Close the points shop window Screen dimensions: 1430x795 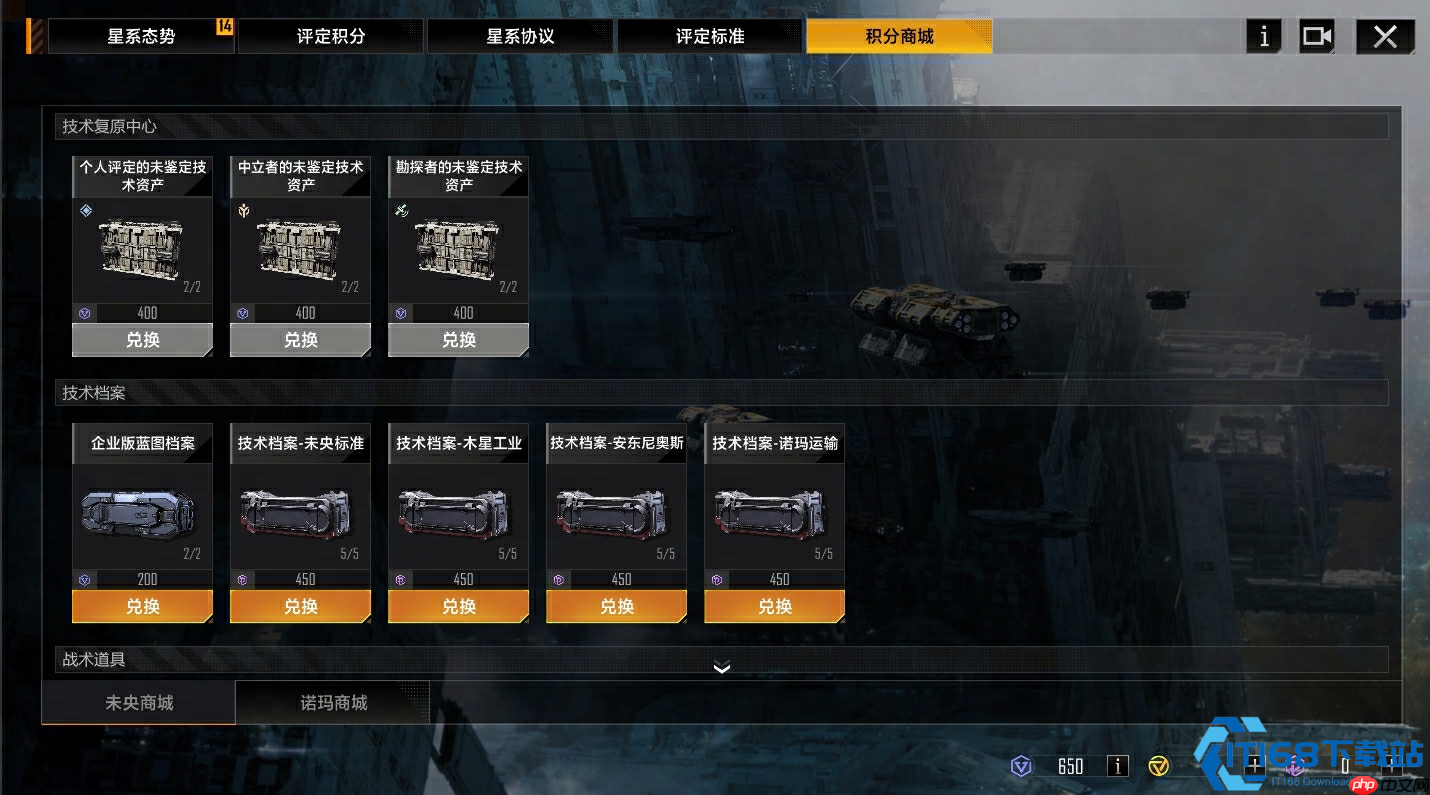click(1385, 37)
